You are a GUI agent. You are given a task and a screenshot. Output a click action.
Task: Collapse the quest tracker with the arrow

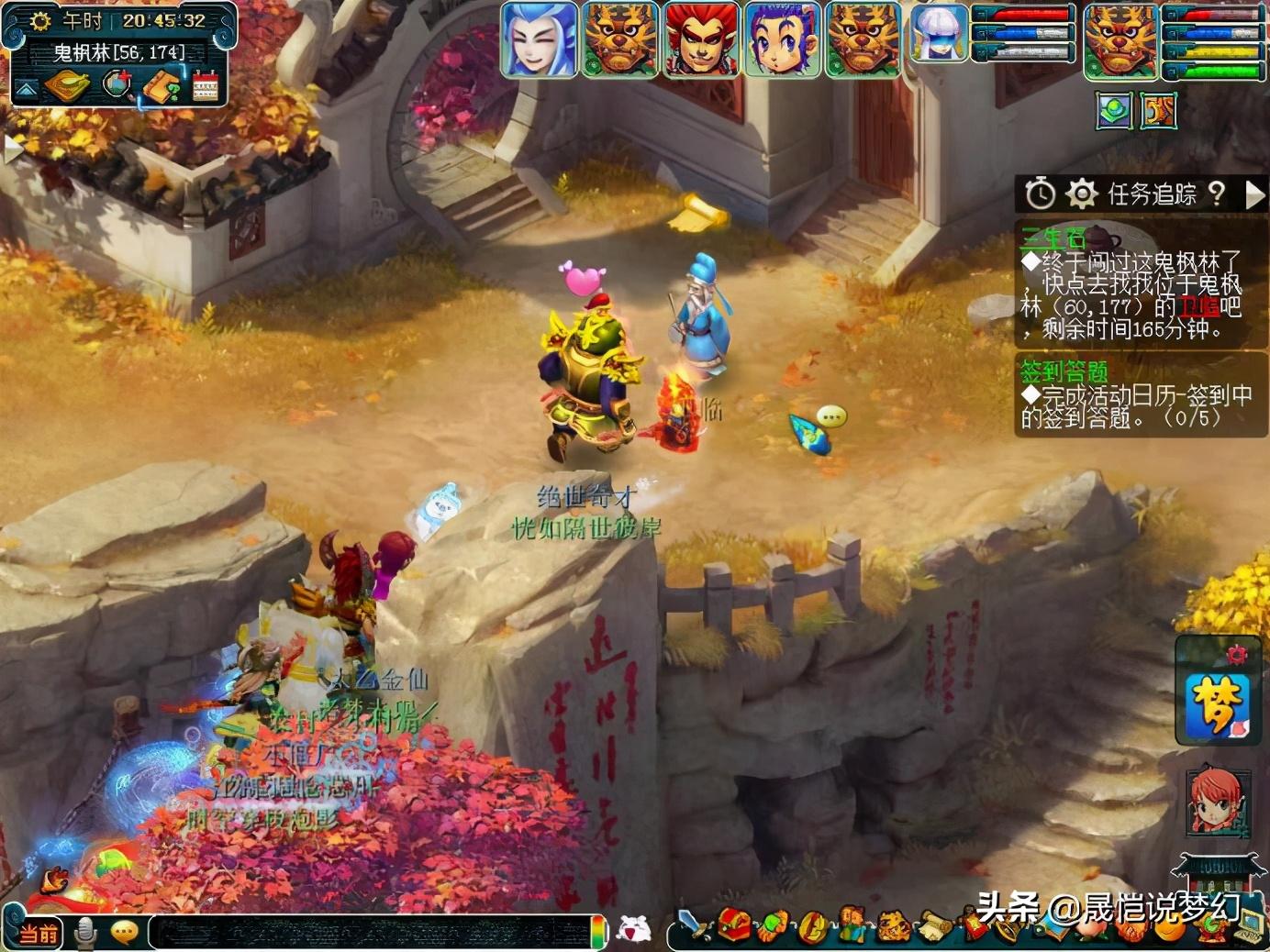(1254, 194)
